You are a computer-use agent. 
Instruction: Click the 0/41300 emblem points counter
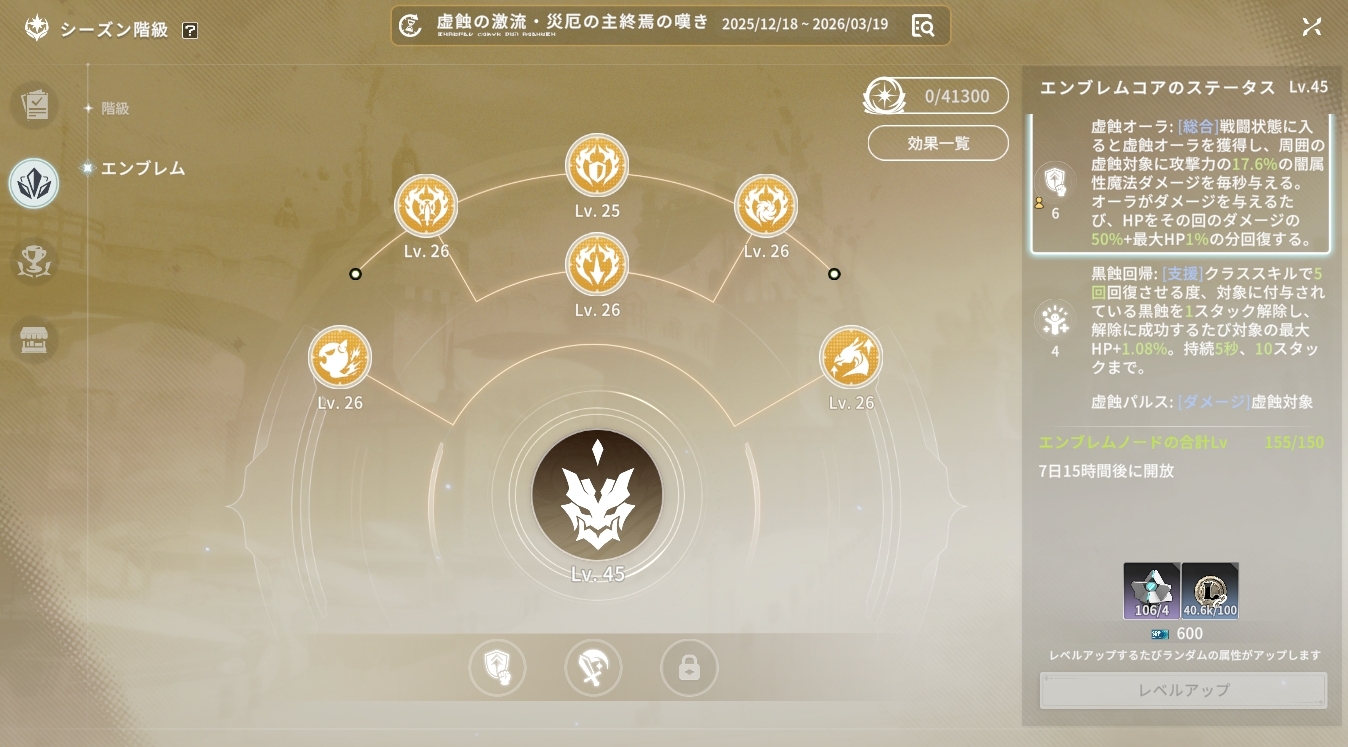click(937, 96)
